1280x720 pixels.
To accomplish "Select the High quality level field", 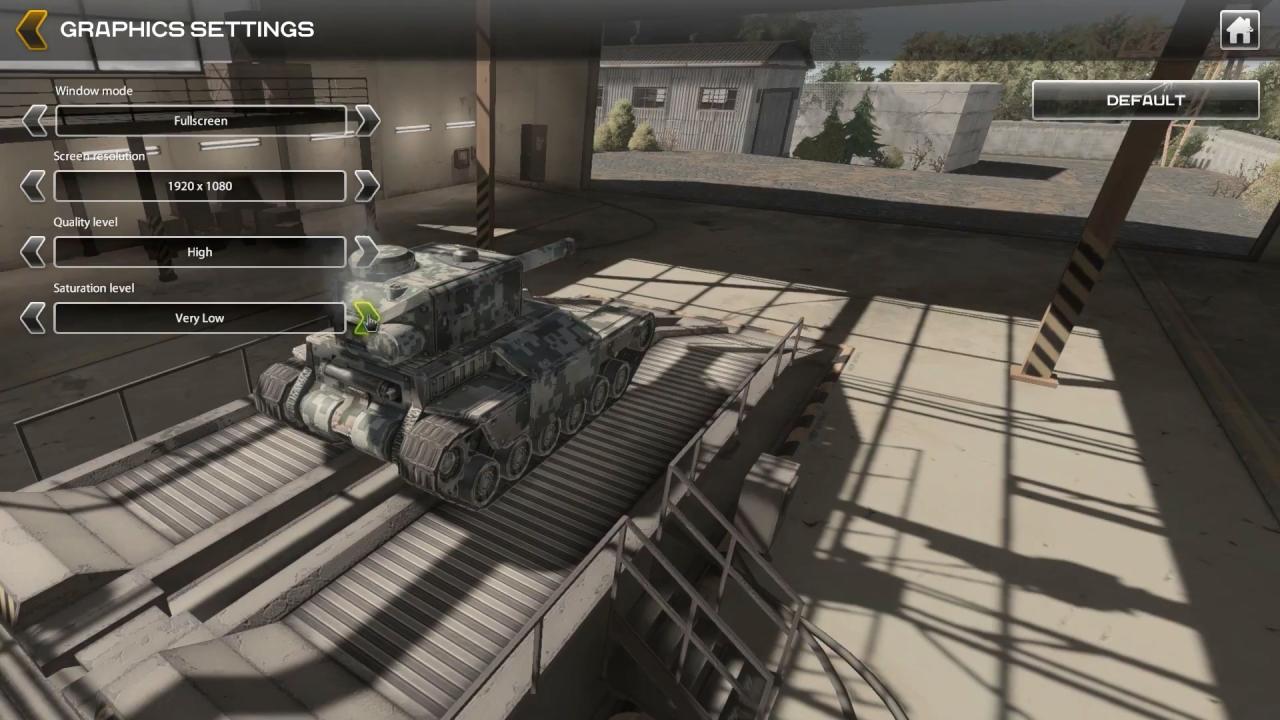I will [200, 252].
